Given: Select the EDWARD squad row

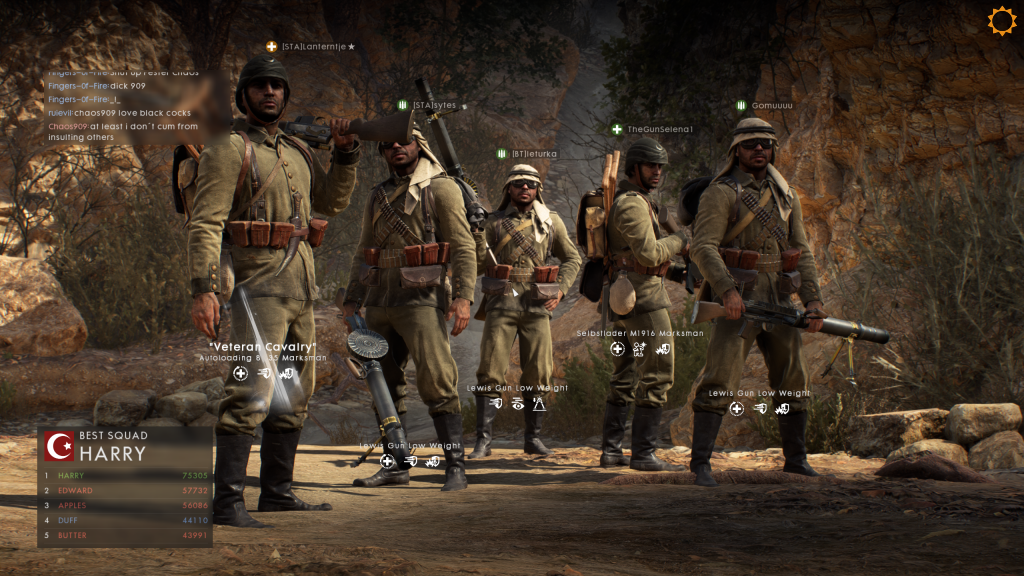Looking at the screenshot, I should click(126, 491).
